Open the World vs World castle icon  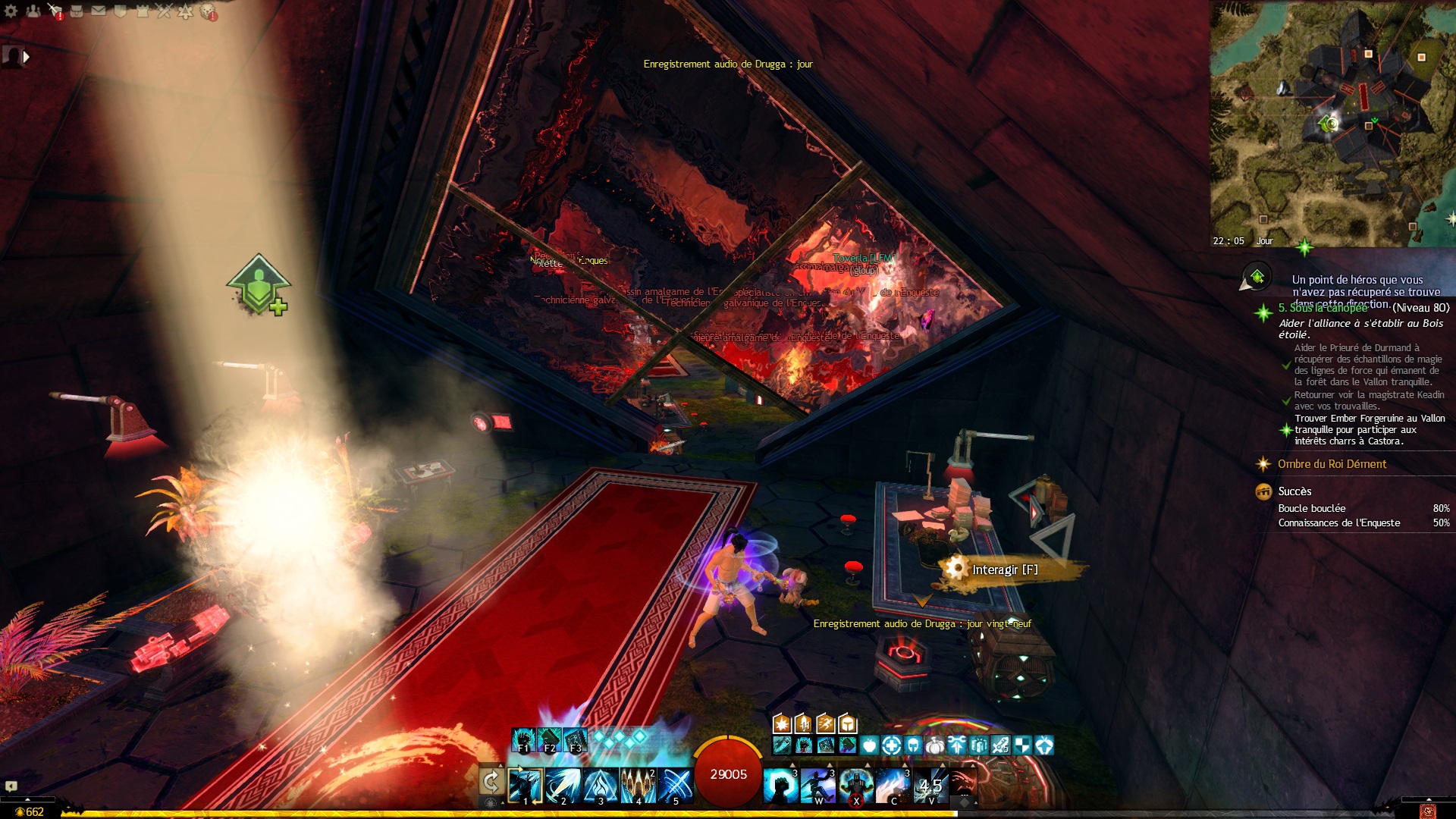pos(142,11)
